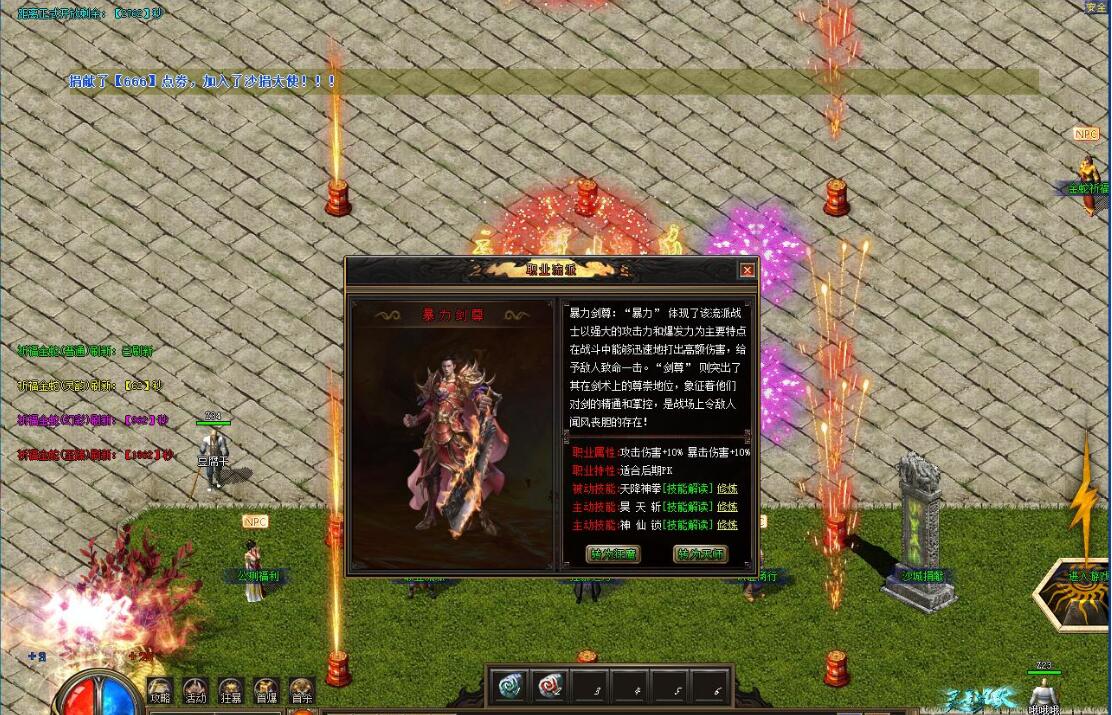This screenshot has height=715, width=1112.
Task: Open 技能解读 for 天降神拳 passive skill
Action: pos(690,489)
